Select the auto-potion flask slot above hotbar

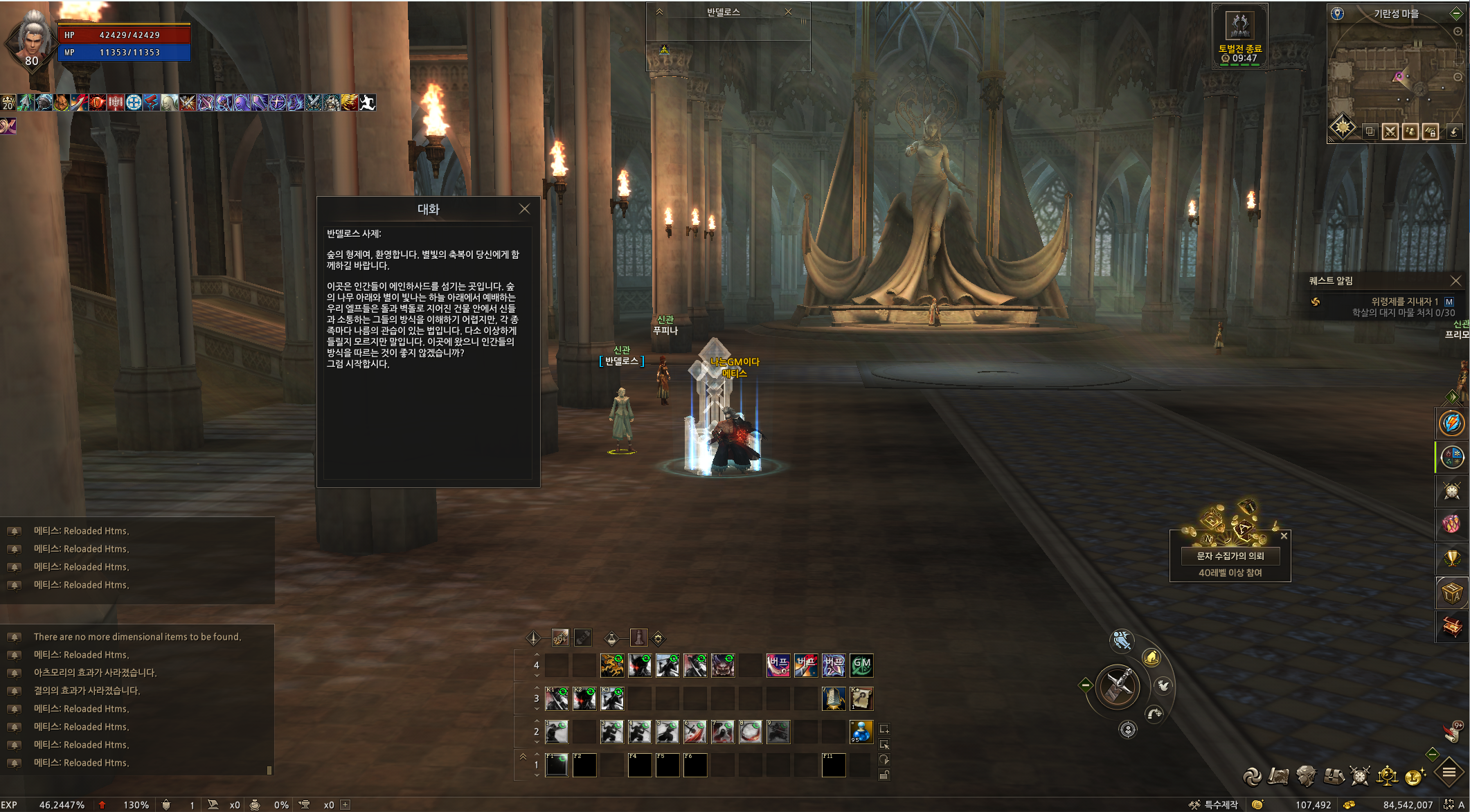[638, 638]
